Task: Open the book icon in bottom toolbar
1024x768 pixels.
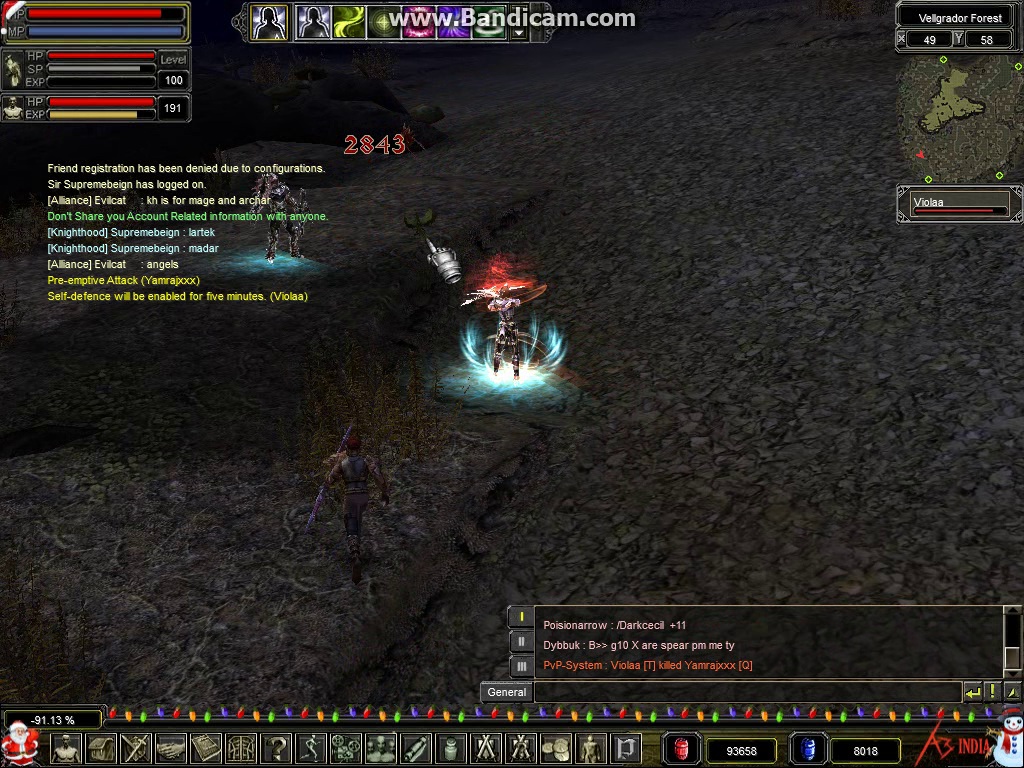Action: click(205, 748)
